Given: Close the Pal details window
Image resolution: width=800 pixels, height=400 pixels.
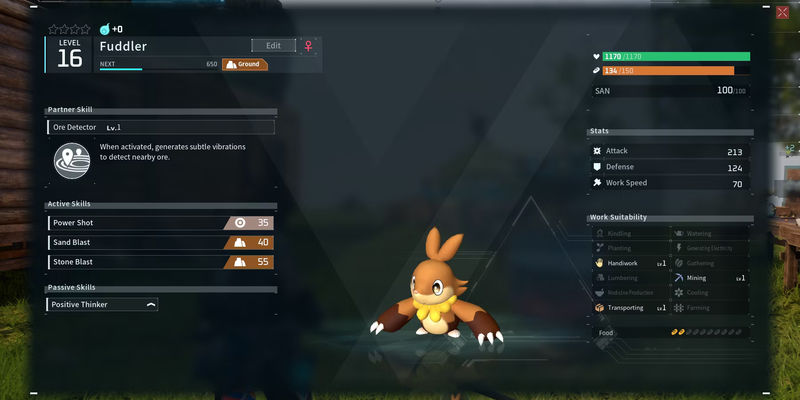Looking at the screenshot, I should coord(781,12).
